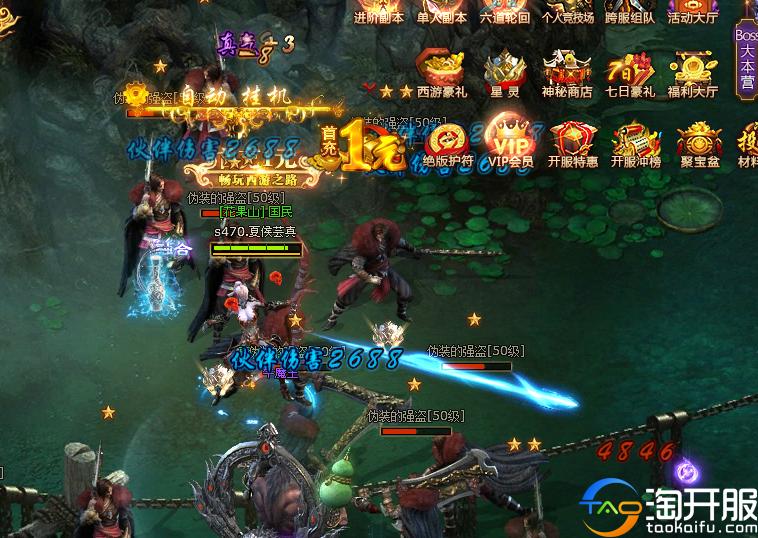758x538 pixels.
Task: Open the 单人副本 solo dungeon
Action: pyautogui.click(x=442, y=12)
